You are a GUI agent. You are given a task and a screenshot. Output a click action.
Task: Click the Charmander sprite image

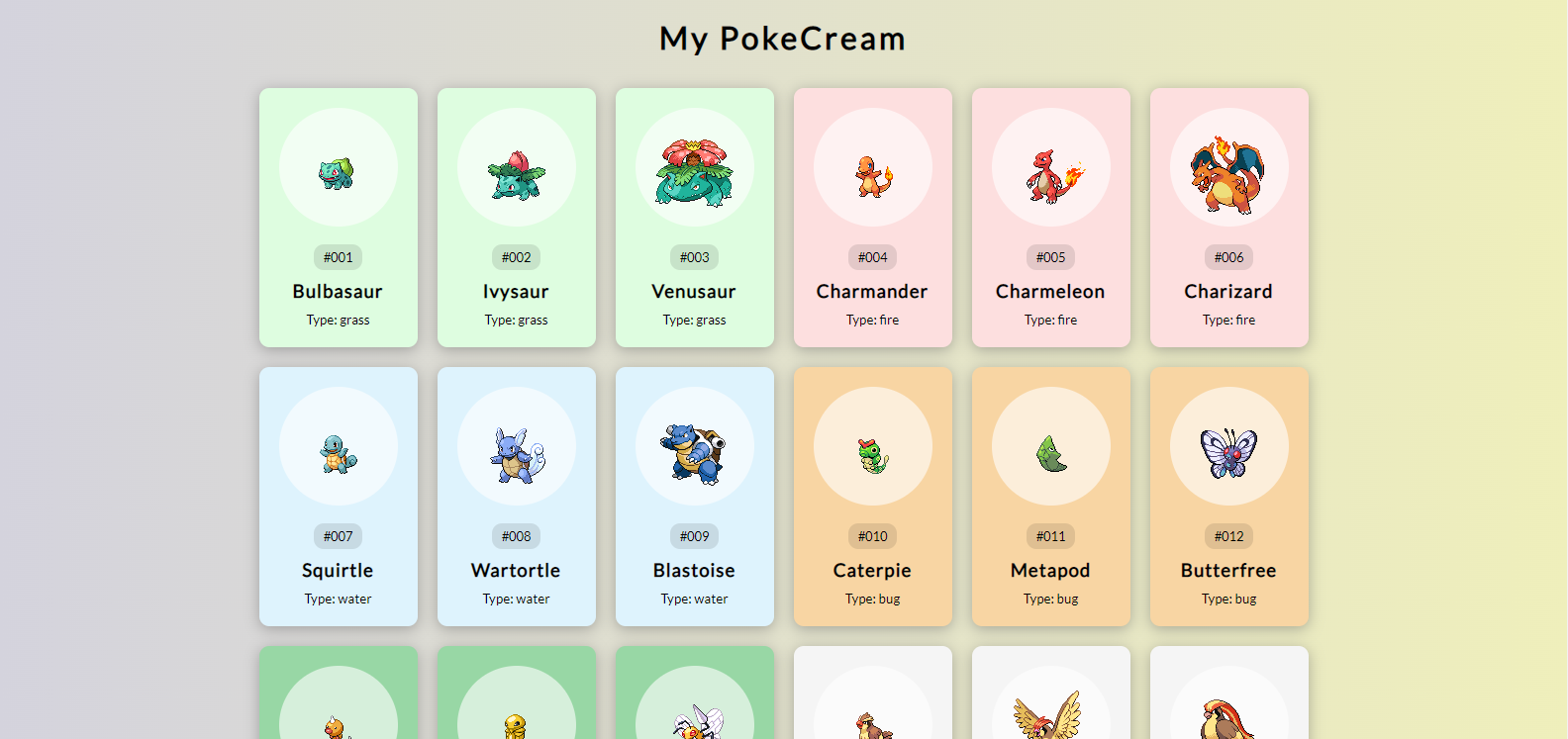872,168
